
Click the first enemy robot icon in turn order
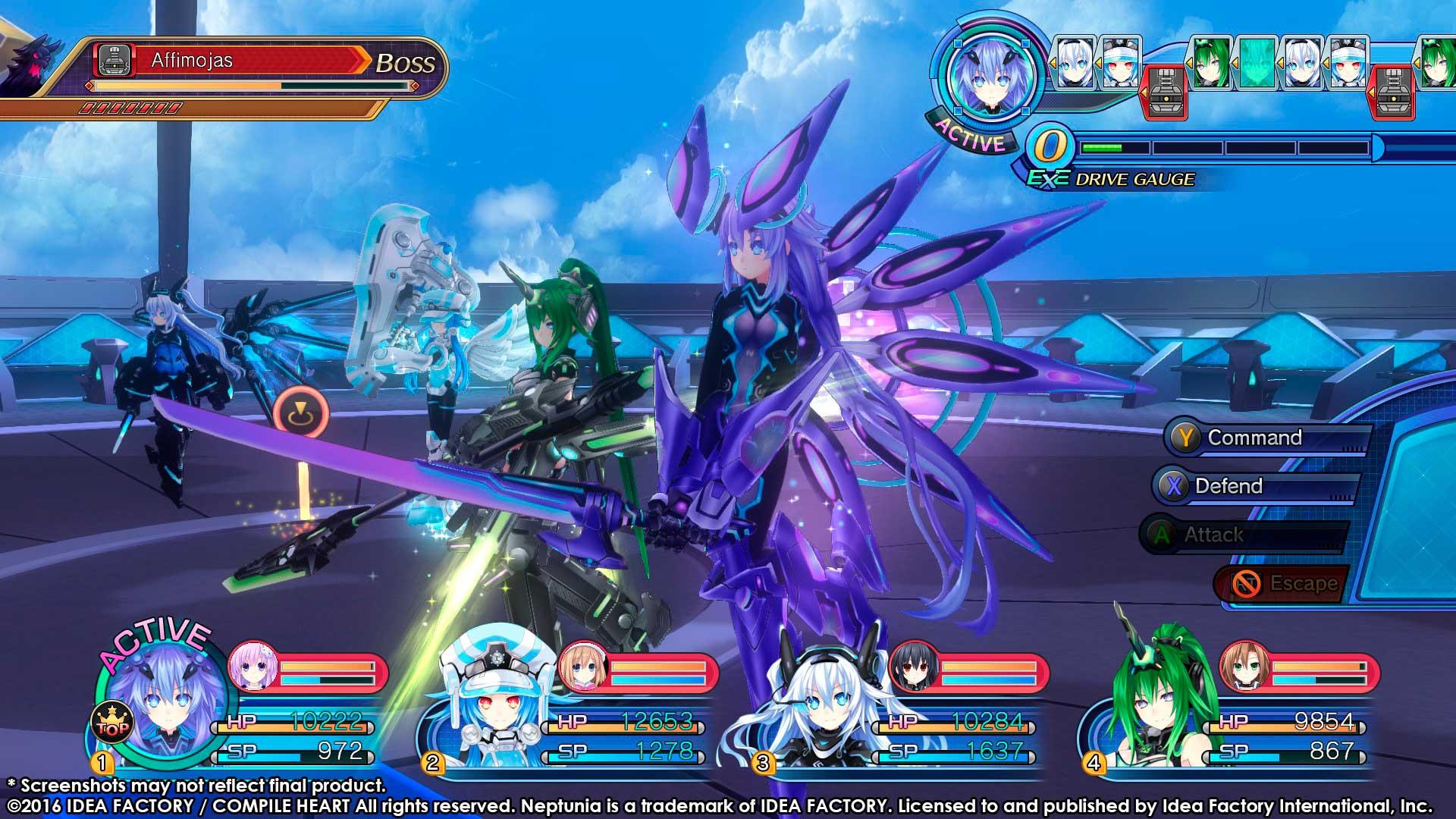pos(1163,93)
